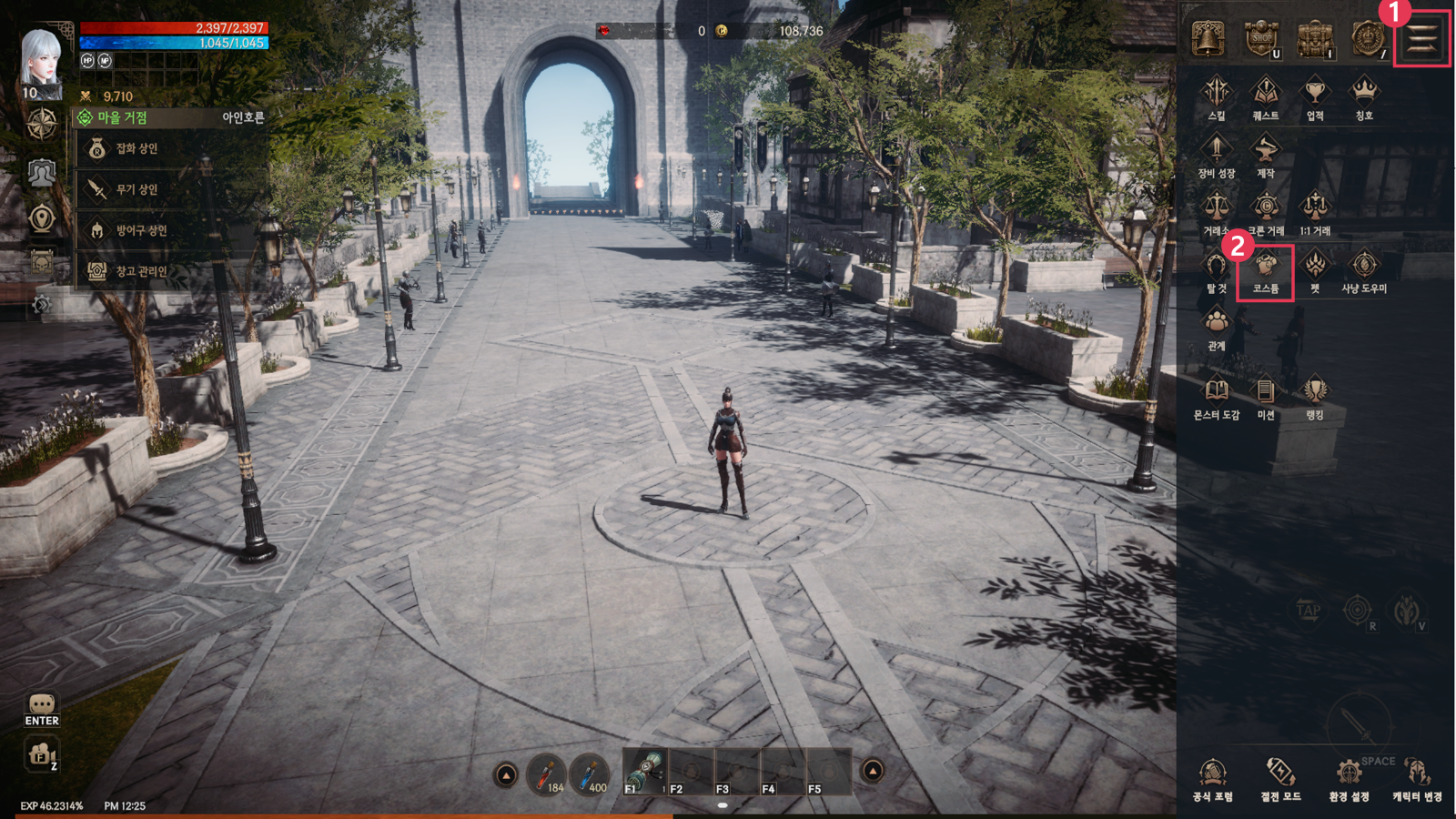
Task: Open the SHOP icon
Action: pos(1261,39)
